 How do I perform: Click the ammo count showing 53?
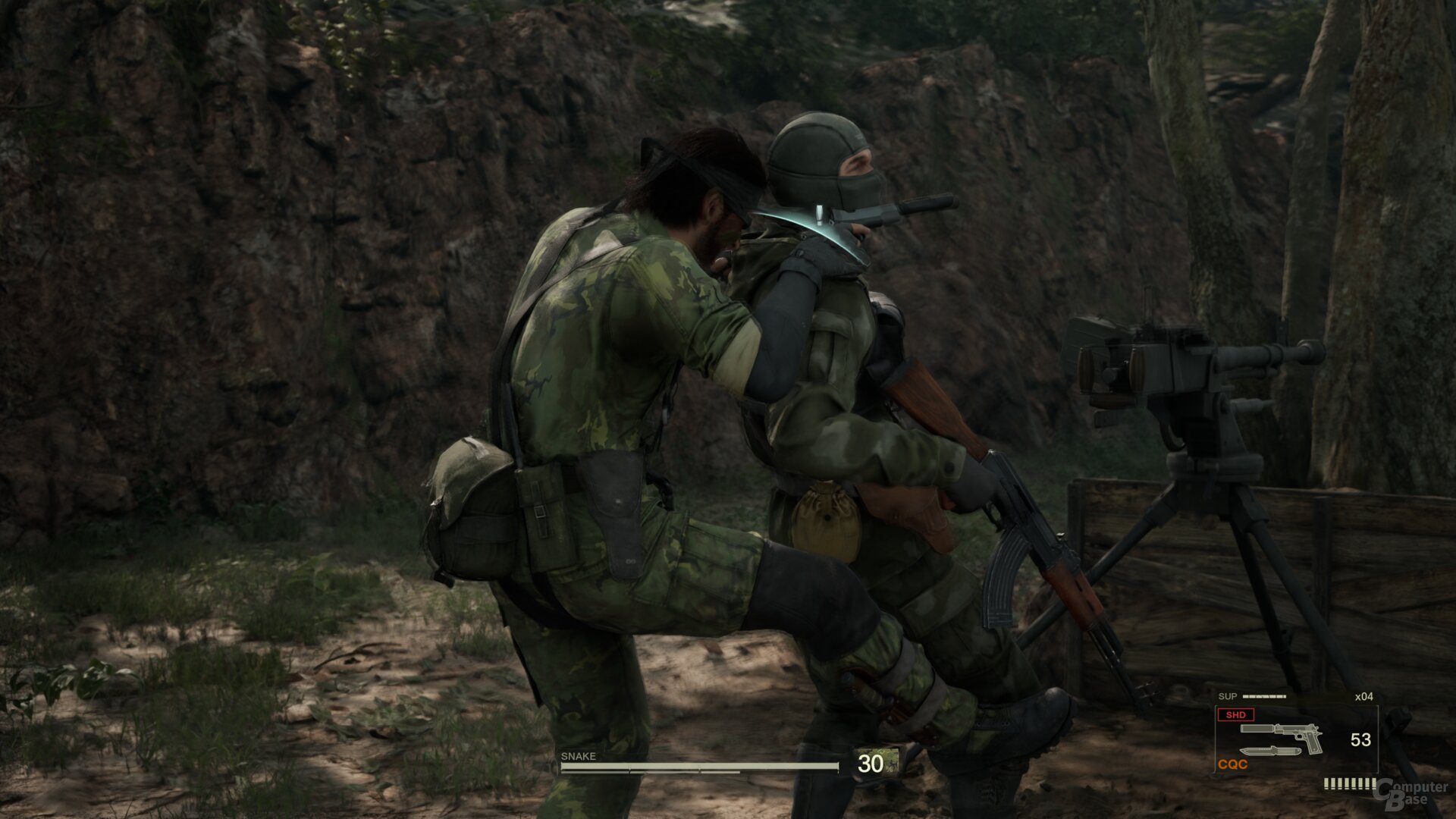pos(1361,739)
